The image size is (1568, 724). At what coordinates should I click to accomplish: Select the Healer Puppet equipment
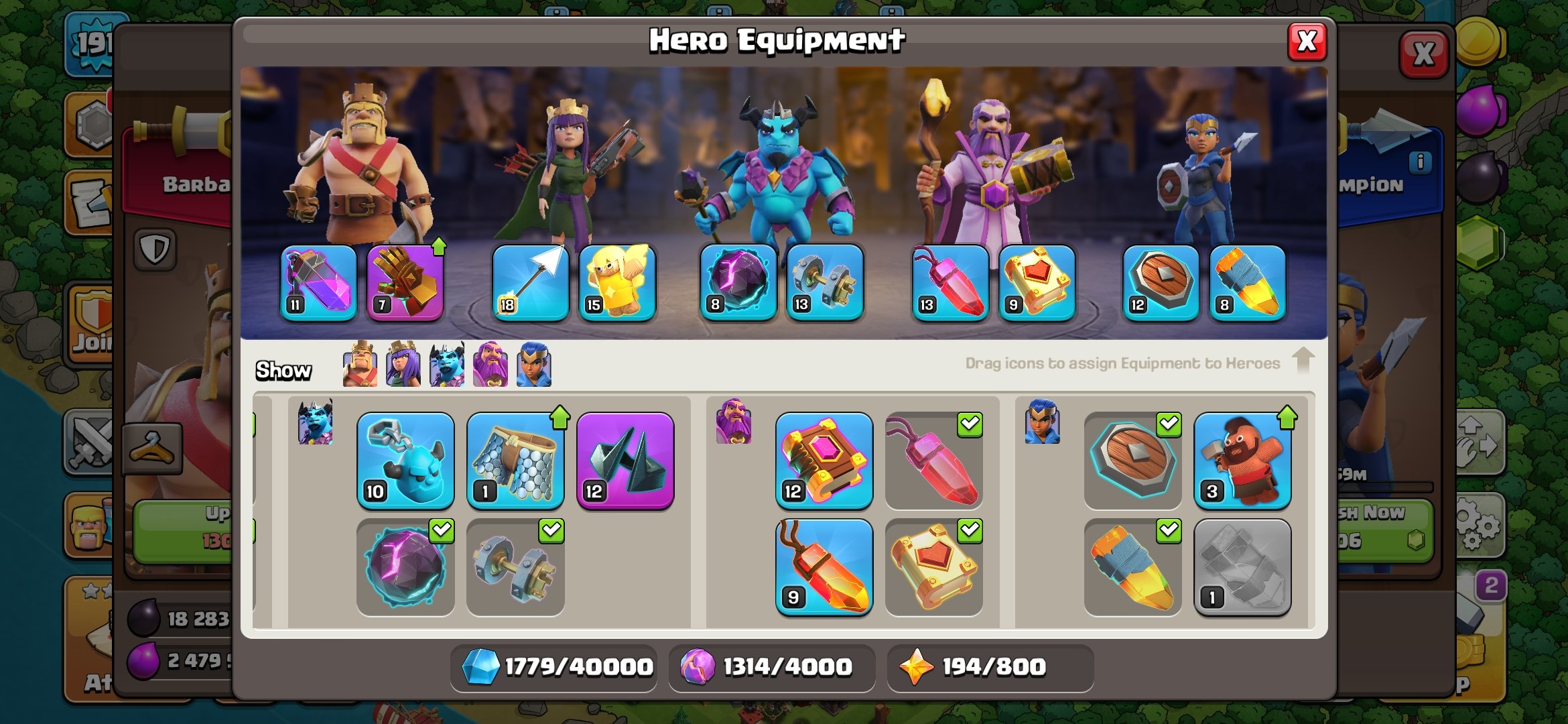point(616,284)
